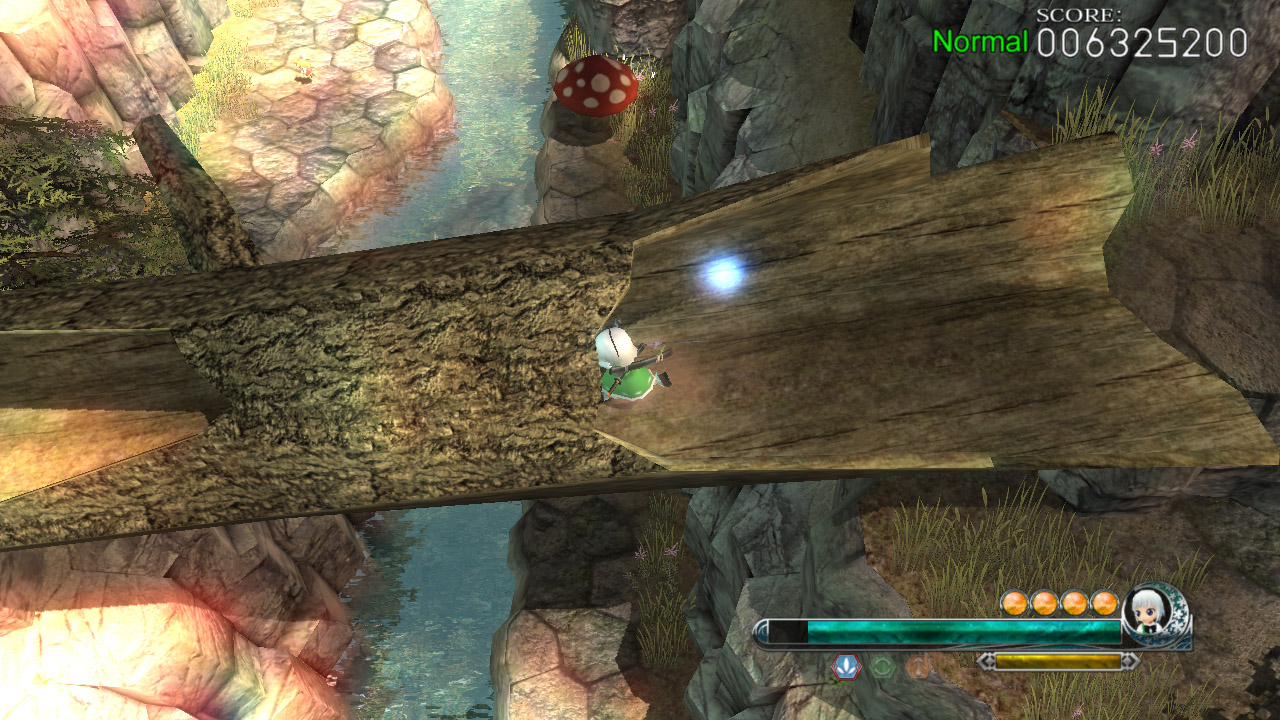Click the third orange spirit orb

(1072, 603)
